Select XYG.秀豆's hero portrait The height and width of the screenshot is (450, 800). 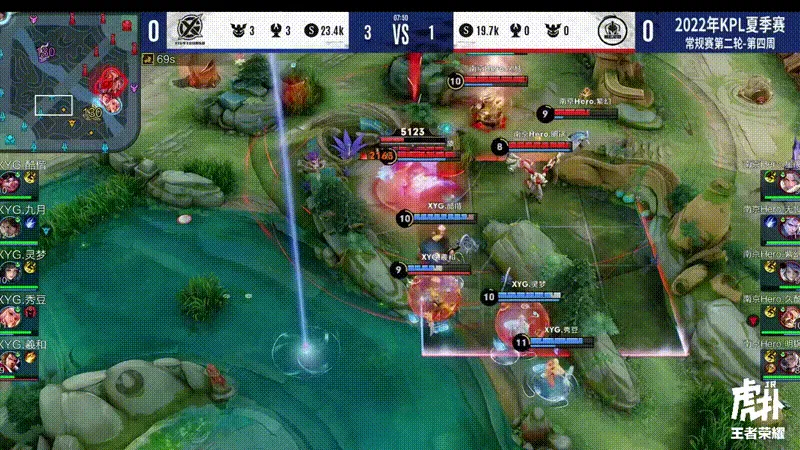pyautogui.click(x=11, y=314)
